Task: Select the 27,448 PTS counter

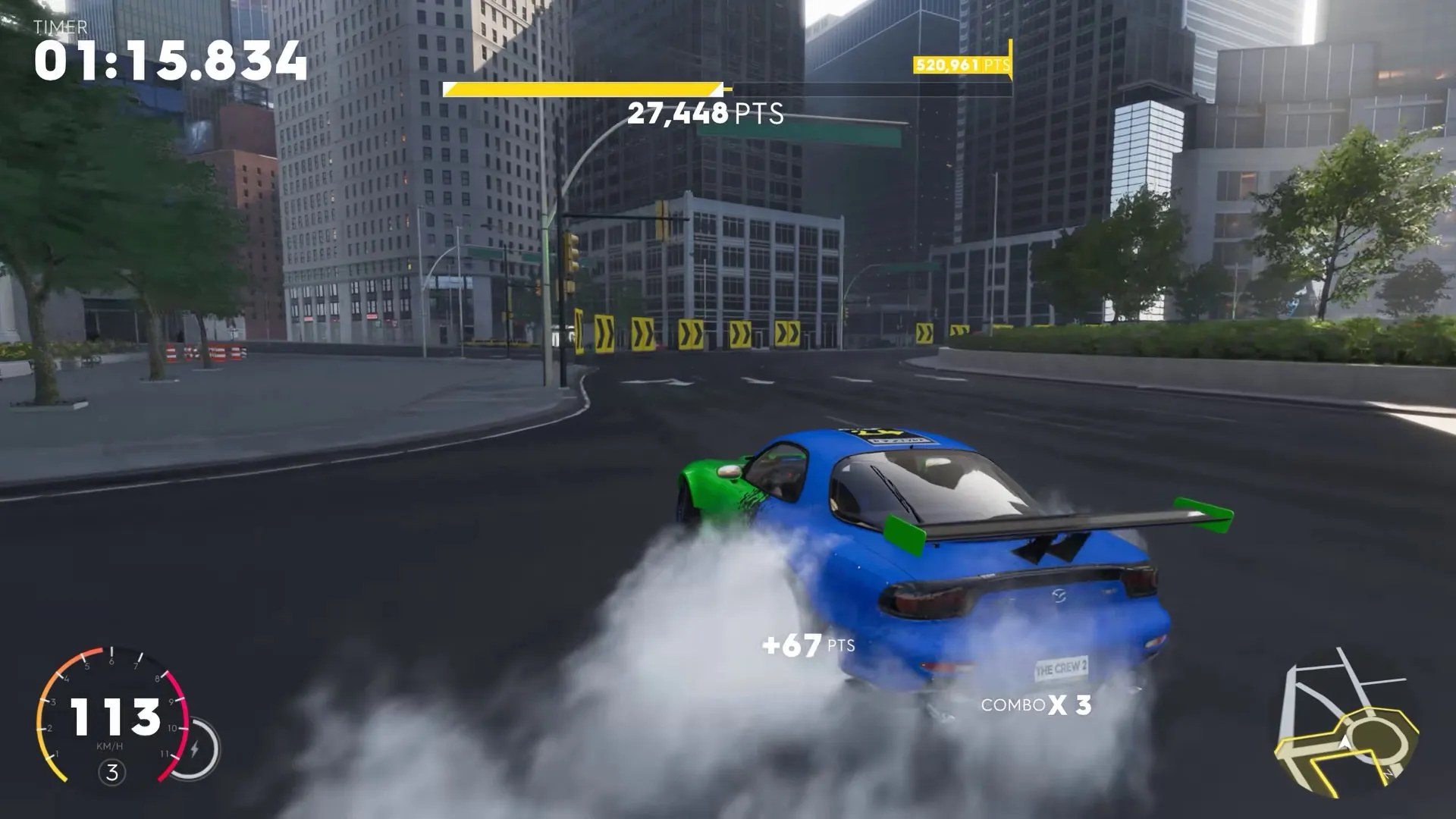Action: tap(707, 114)
